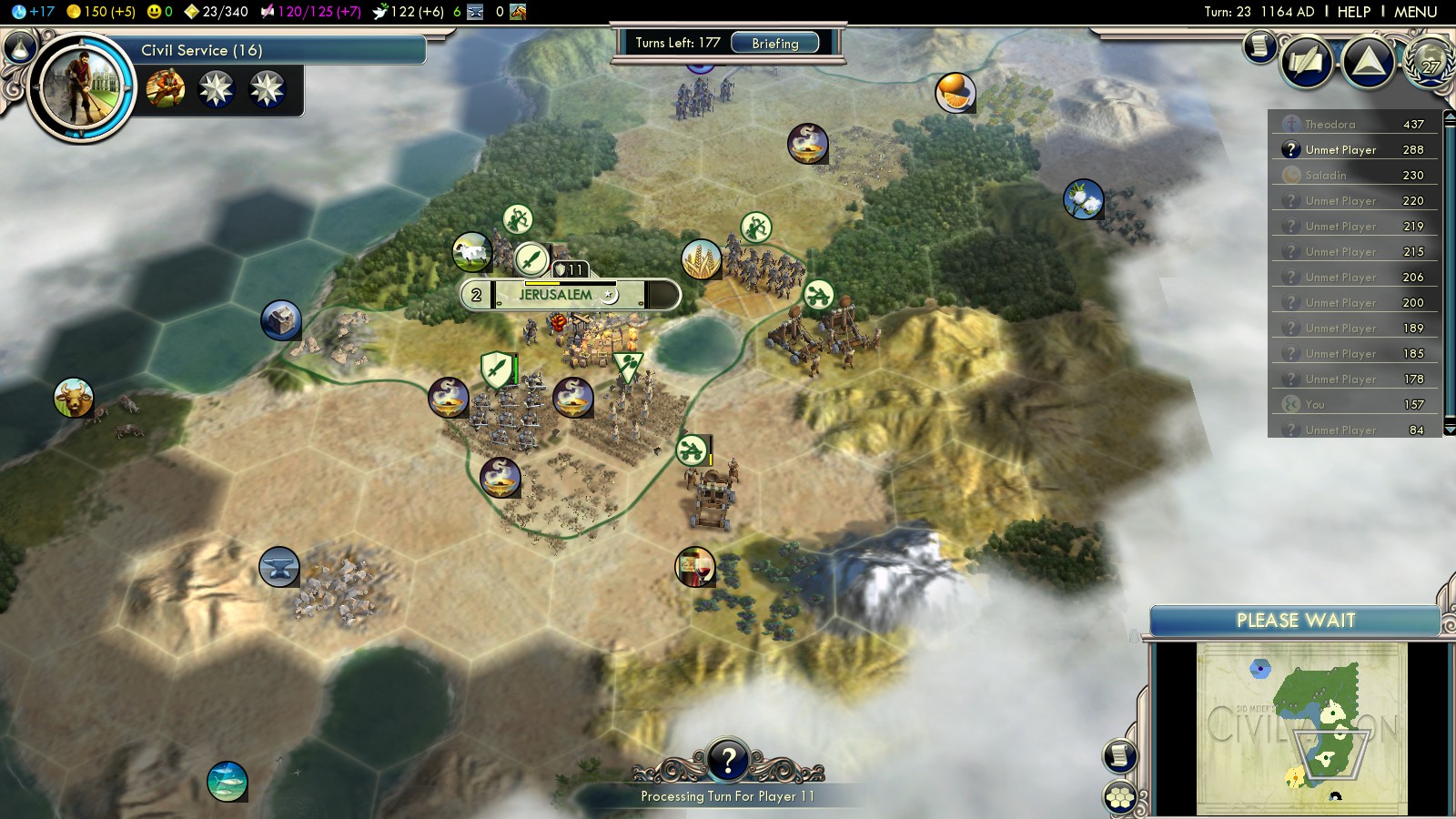Open the world congress globe icon
This screenshot has height=819, width=1456.
1430,62
